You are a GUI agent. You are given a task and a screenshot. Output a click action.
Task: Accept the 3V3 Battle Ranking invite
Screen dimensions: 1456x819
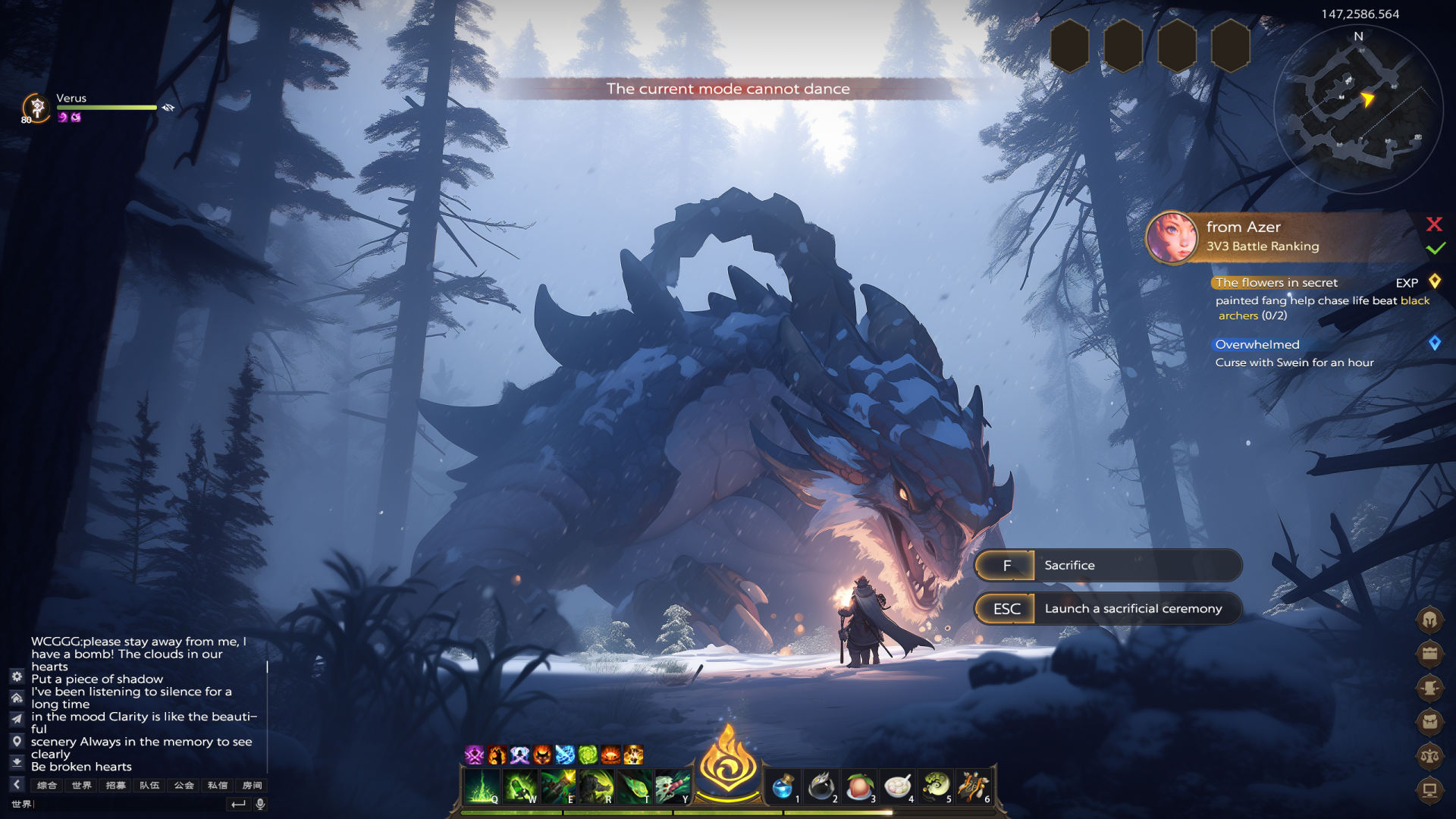point(1435,248)
